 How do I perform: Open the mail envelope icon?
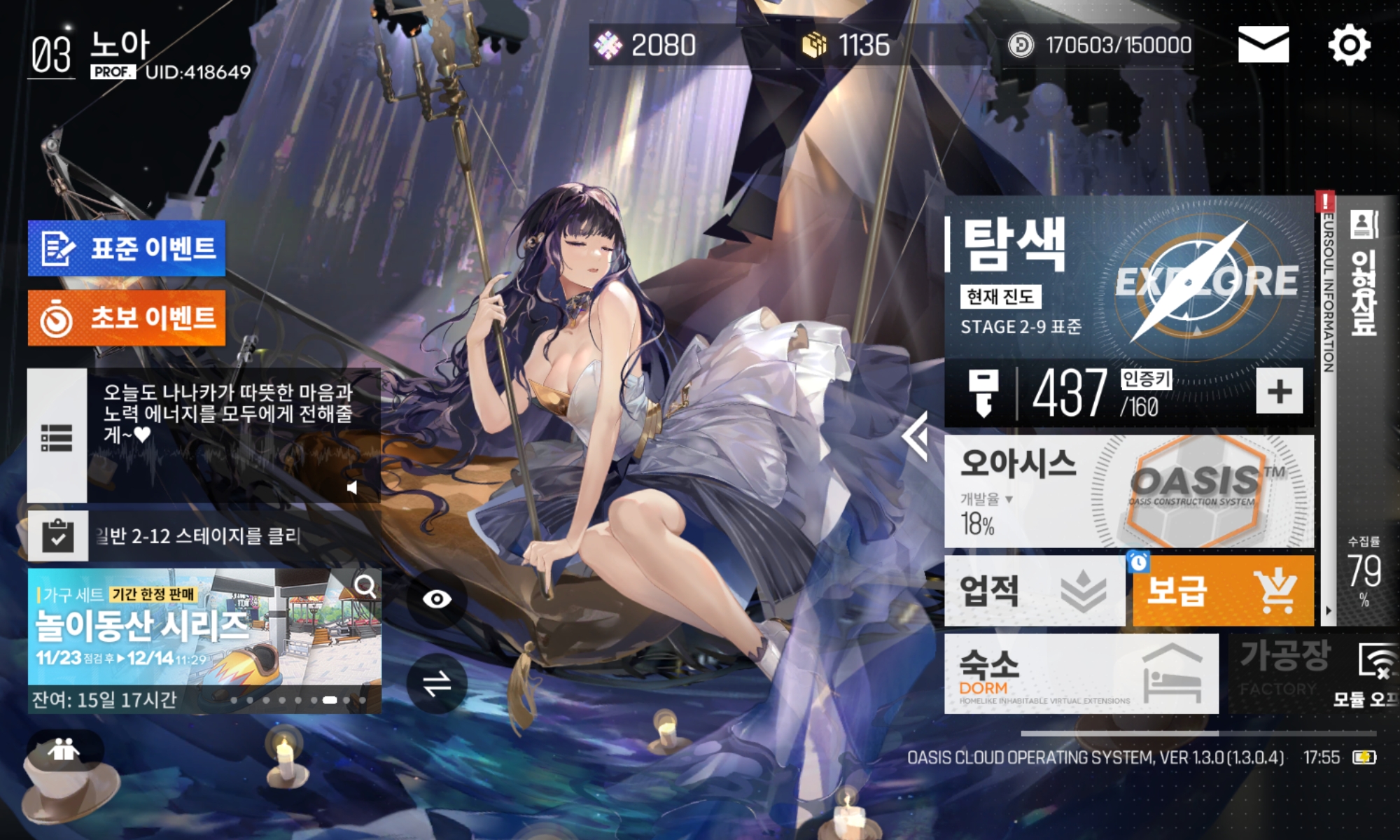click(1263, 45)
